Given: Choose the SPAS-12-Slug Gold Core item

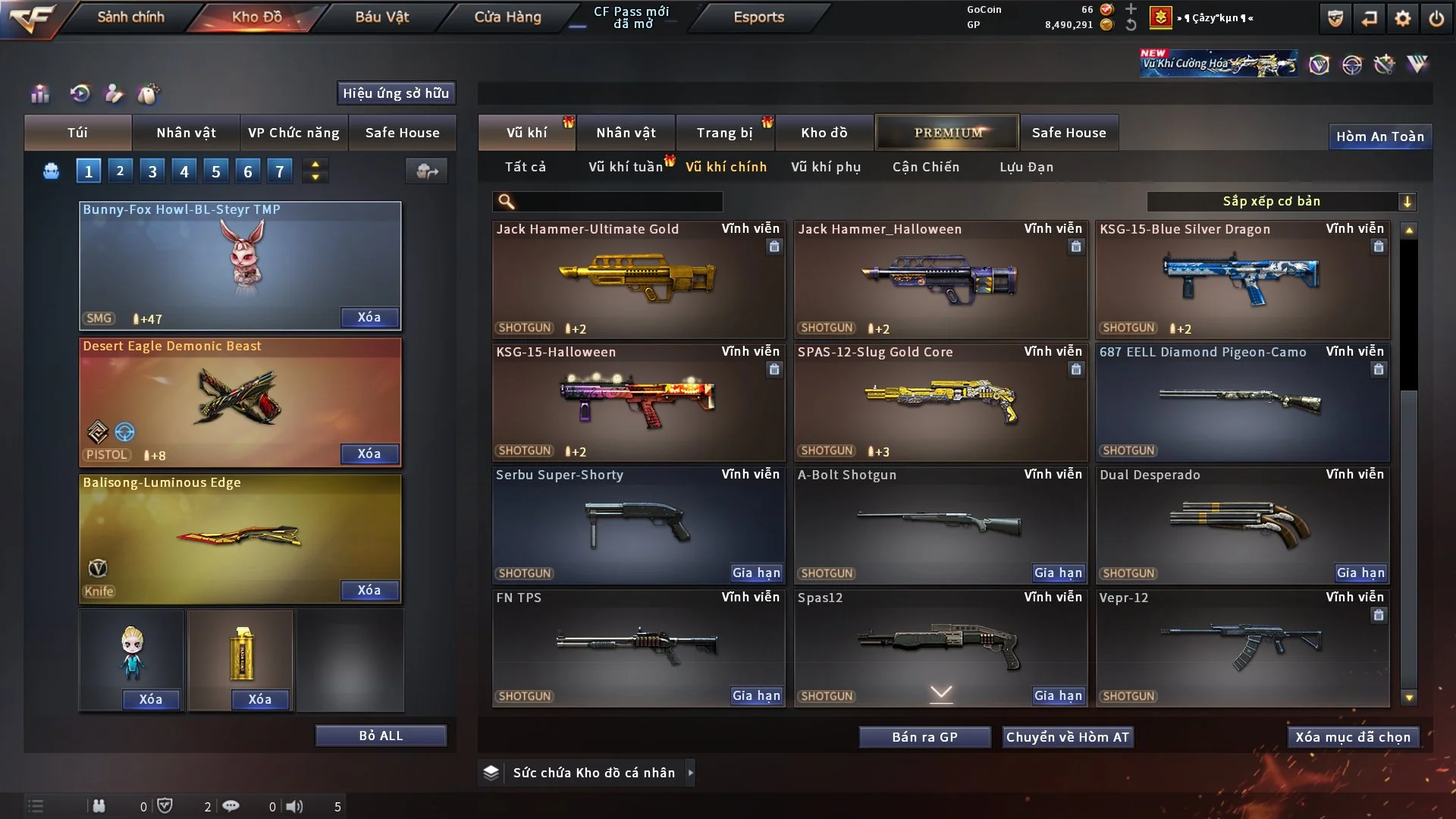Looking at the screenshot, I should pyautogui.click(x=940, y=402).
